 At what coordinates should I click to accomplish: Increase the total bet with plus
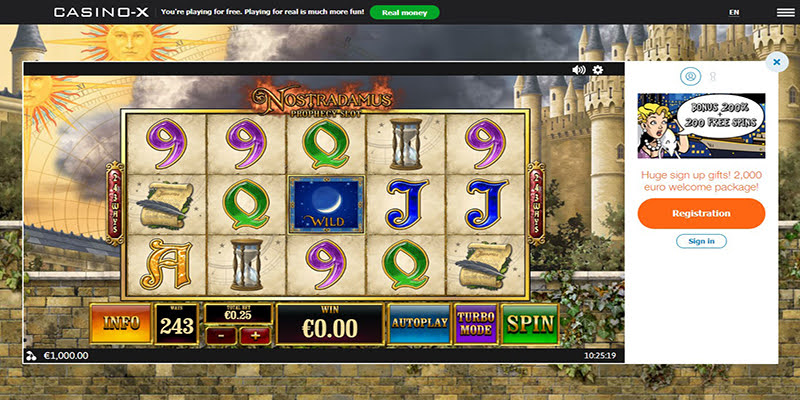click(252, 337)
